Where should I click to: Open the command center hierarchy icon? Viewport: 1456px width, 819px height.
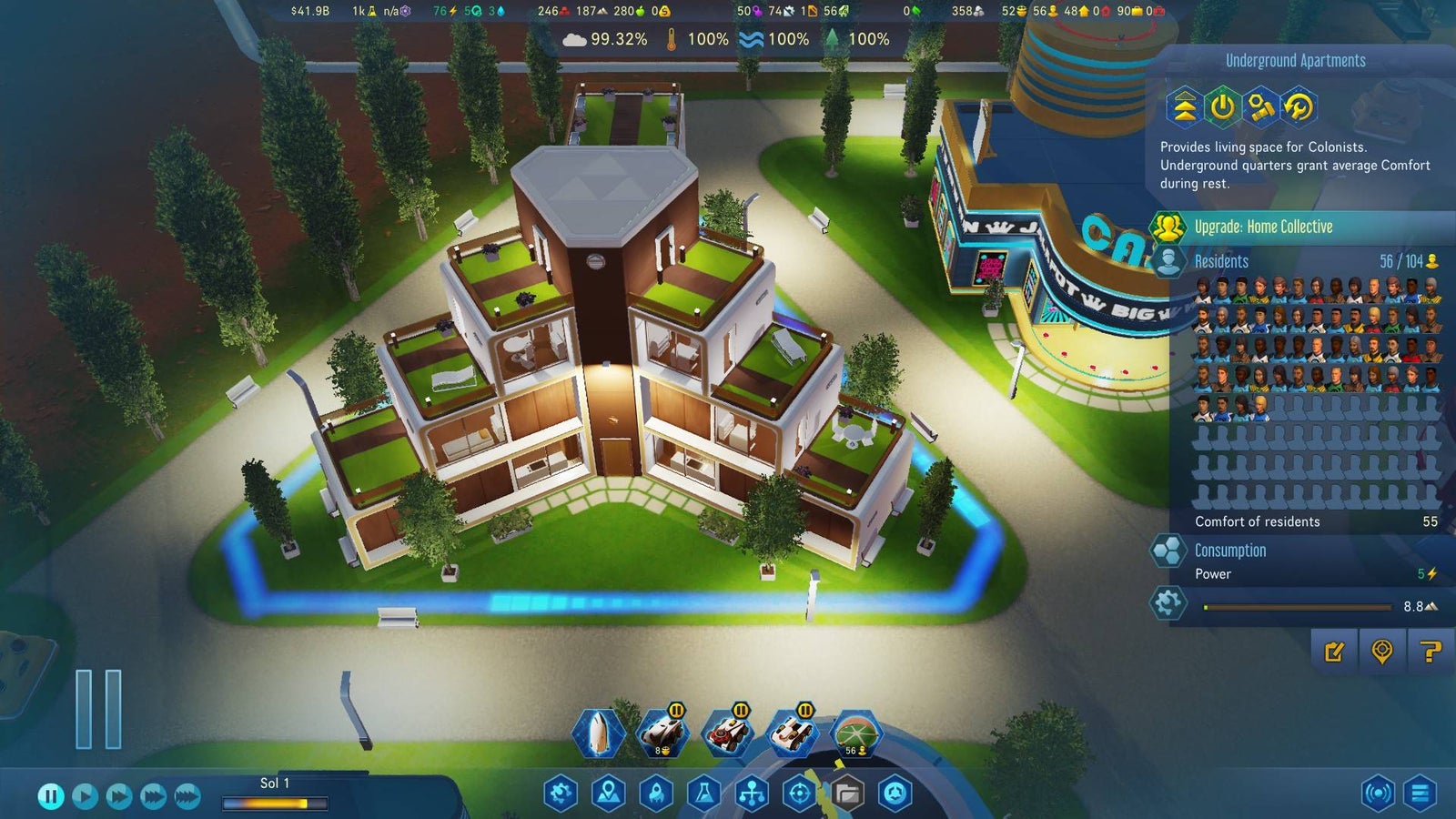click(x=752, y=794)
